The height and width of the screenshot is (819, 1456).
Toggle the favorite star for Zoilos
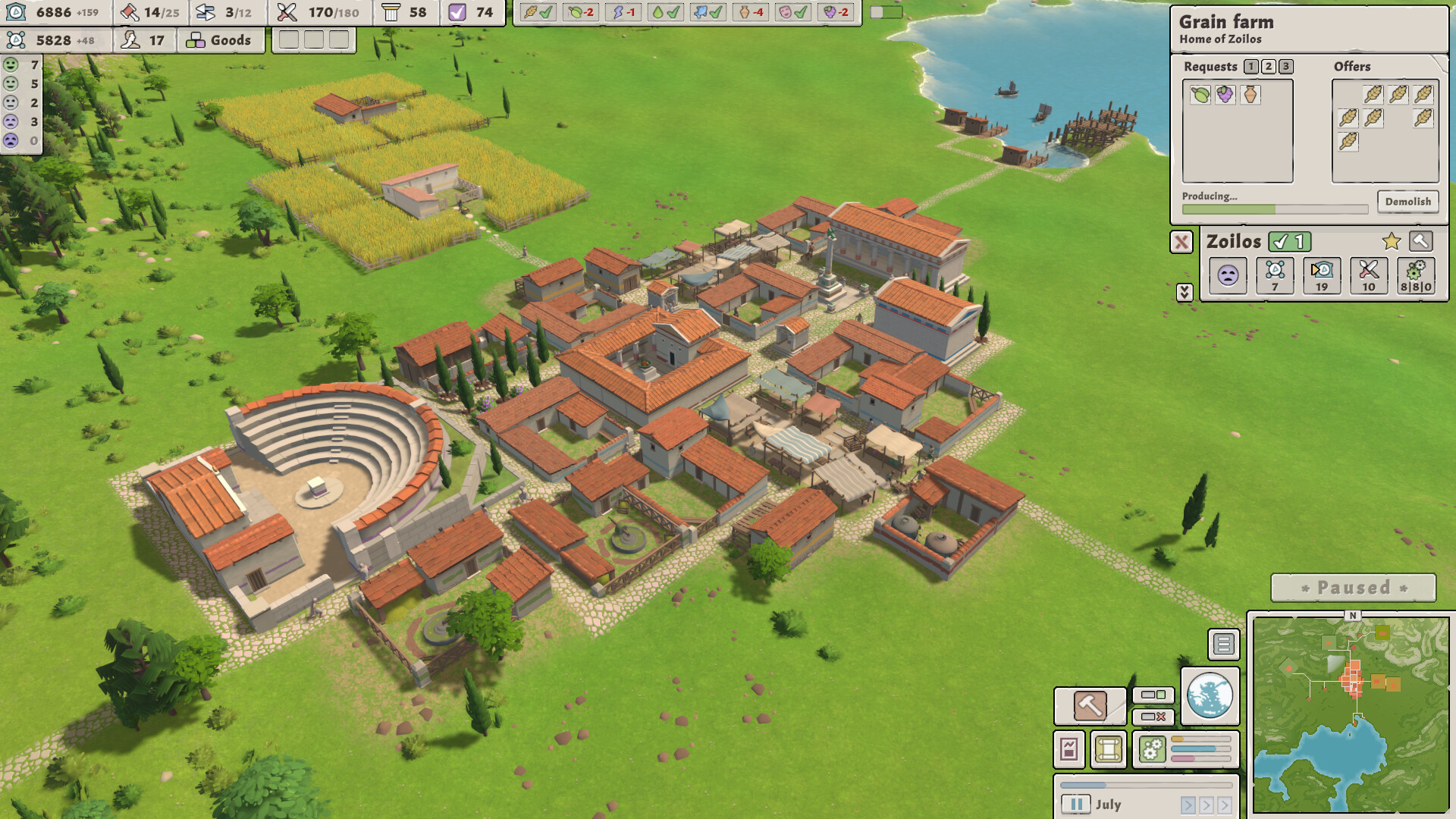1391,242
